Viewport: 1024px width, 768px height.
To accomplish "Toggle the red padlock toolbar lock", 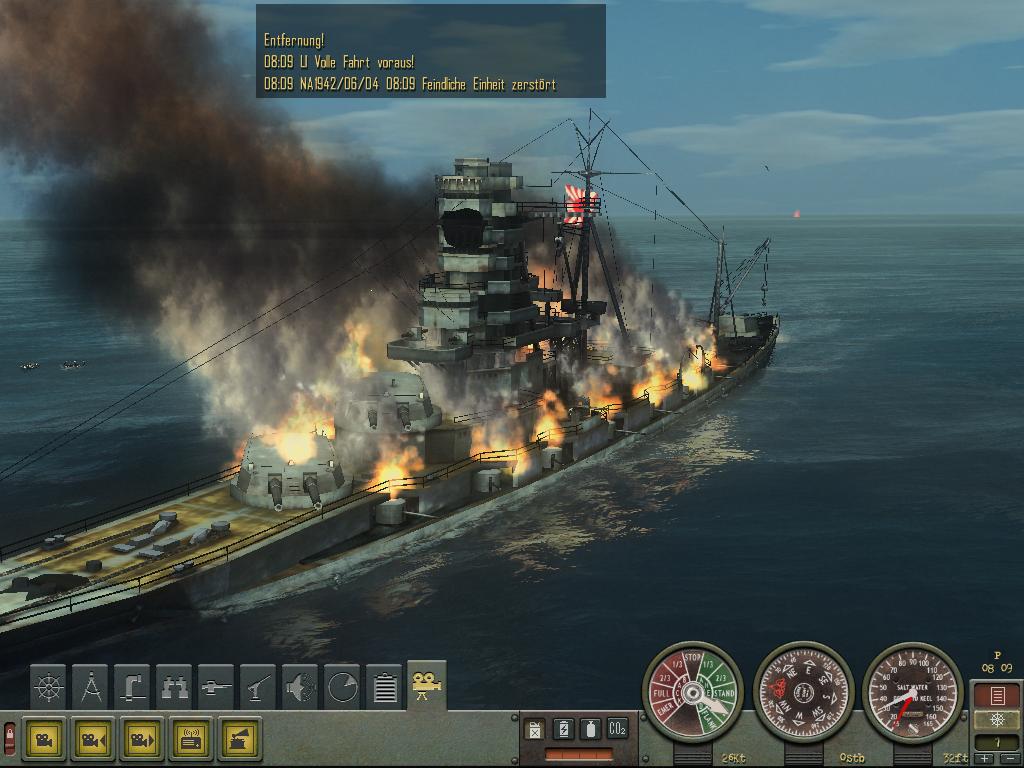I will (10, 739).
